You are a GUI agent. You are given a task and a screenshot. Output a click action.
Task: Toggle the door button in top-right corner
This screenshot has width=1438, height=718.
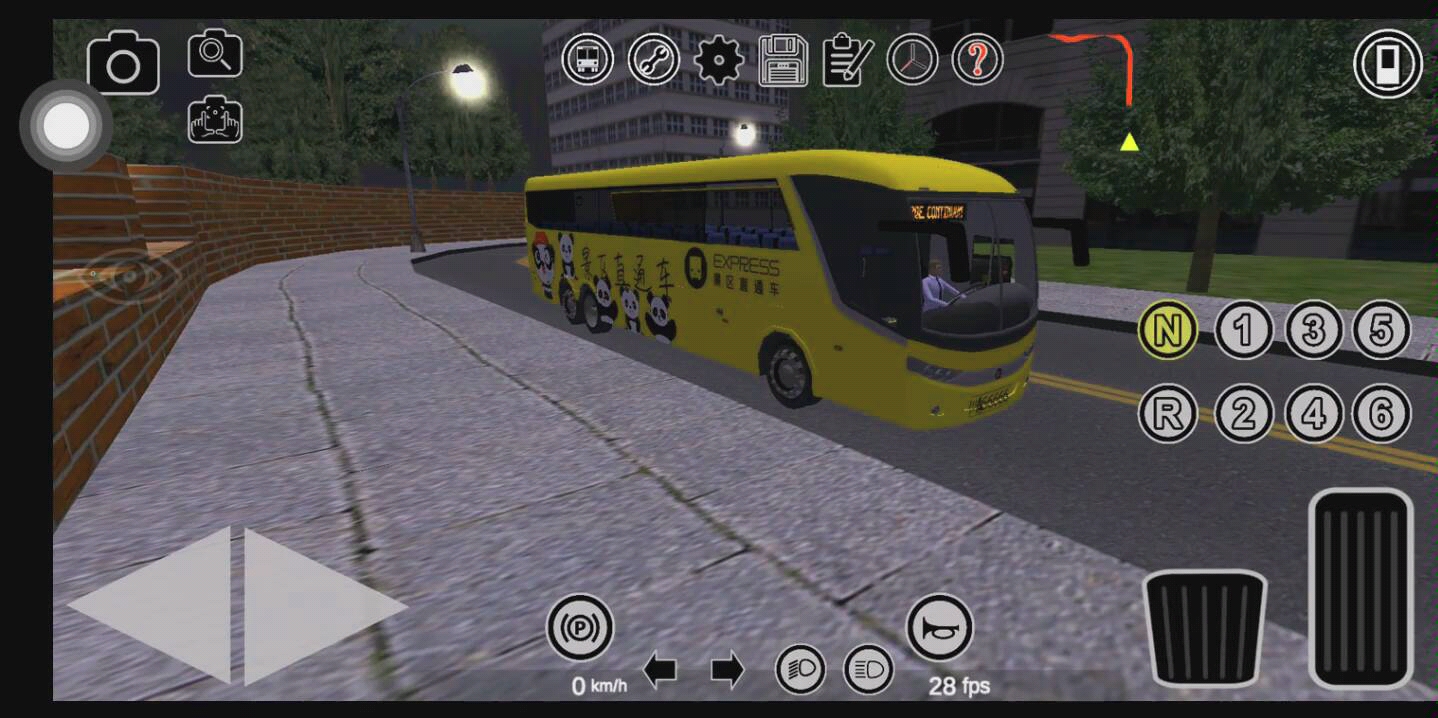(x=1388, y=64)
